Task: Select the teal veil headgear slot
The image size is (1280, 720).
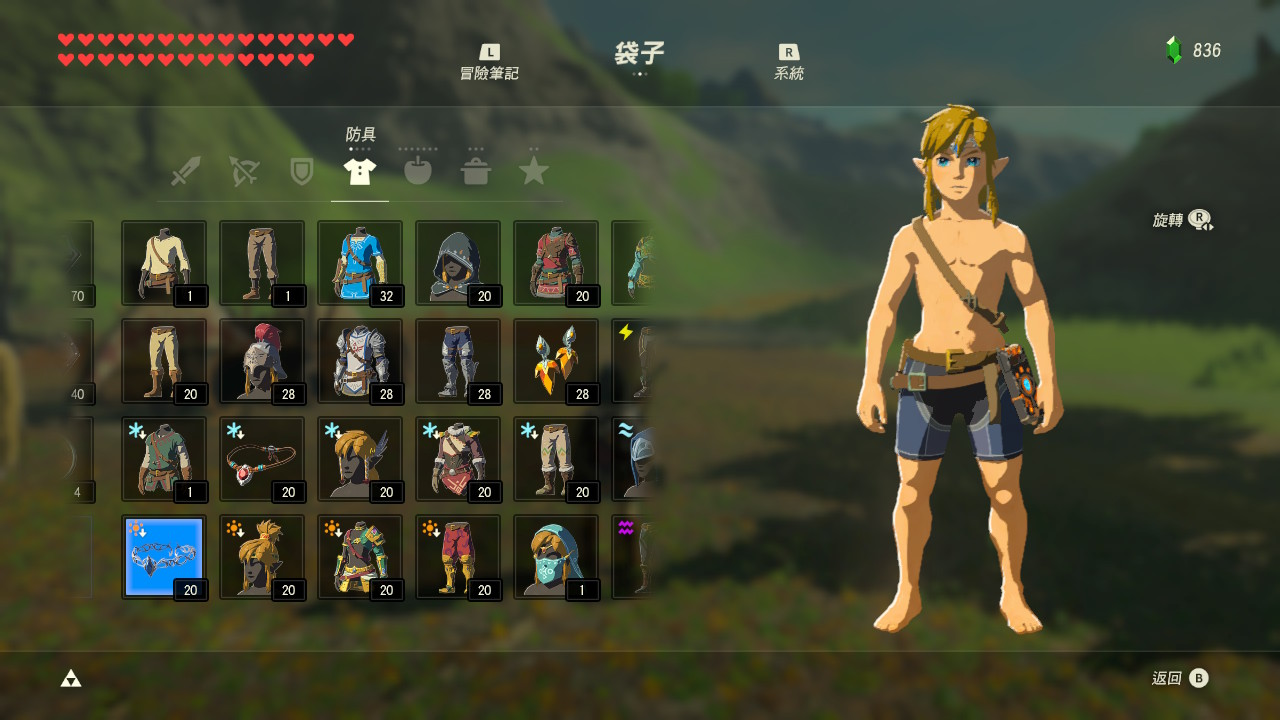Action: click(556, 557)
